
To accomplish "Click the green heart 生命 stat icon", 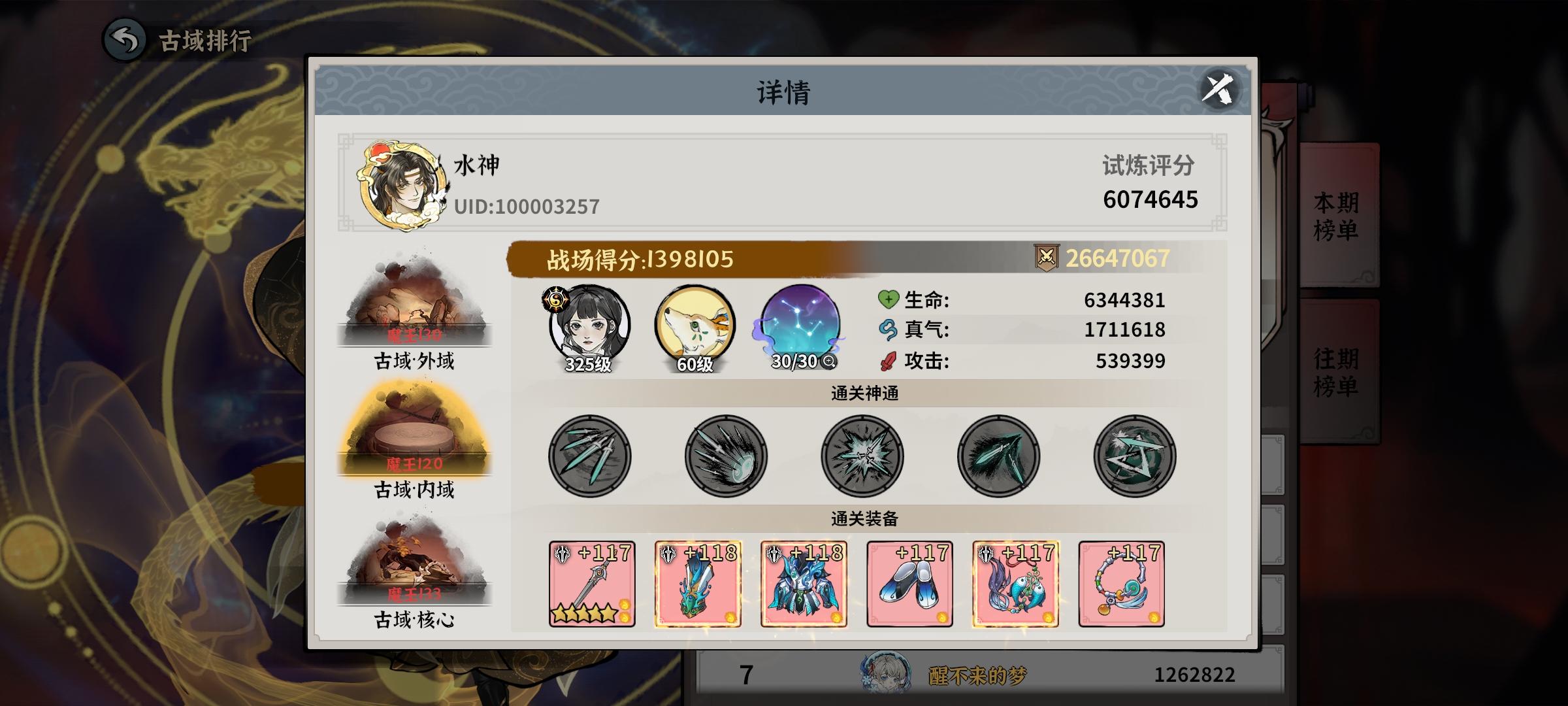I will tap(889, 301).
